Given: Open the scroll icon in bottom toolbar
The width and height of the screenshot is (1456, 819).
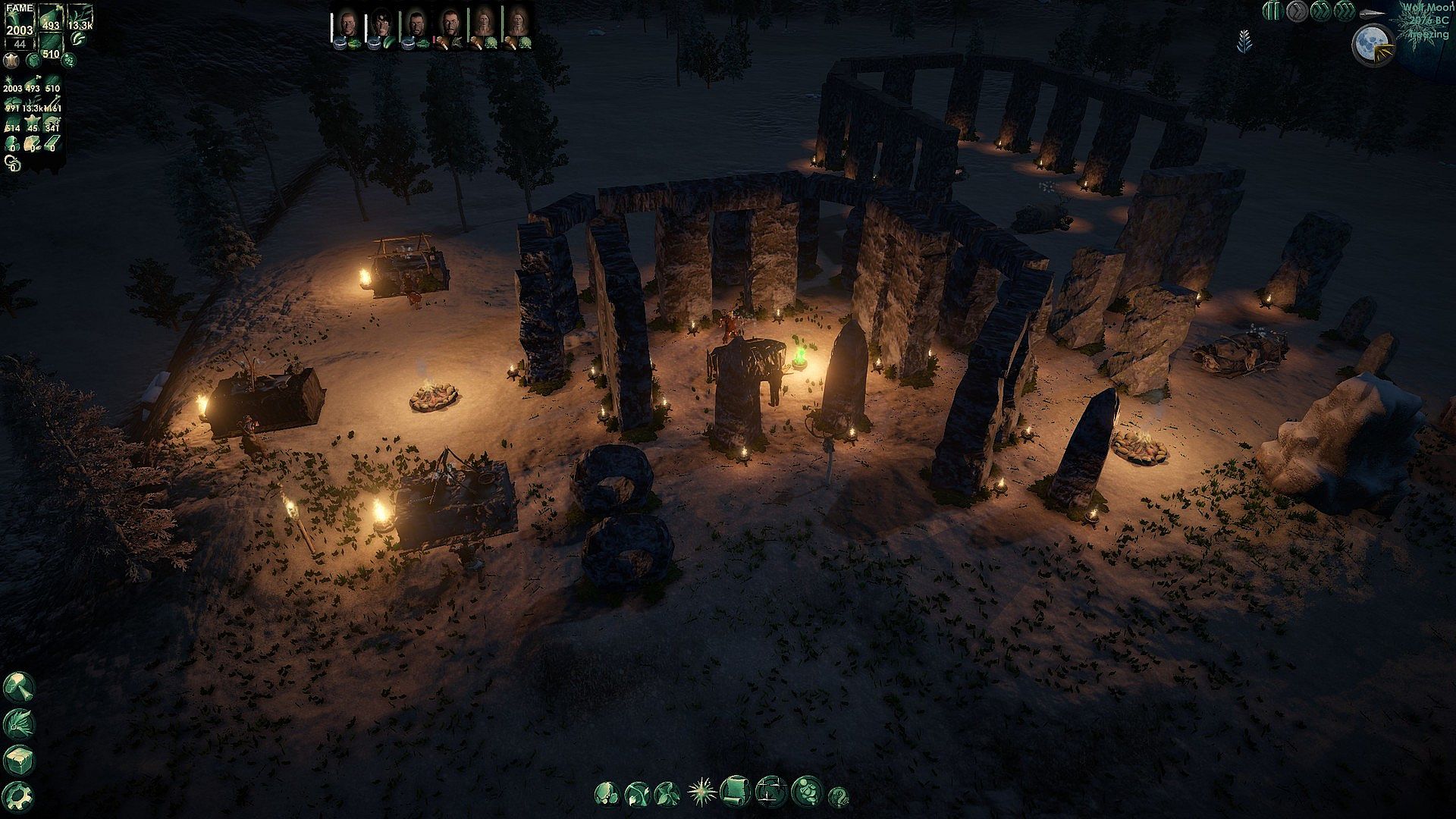Looking at the screenshot, I should pyautogui.click(x=733, y=791).
